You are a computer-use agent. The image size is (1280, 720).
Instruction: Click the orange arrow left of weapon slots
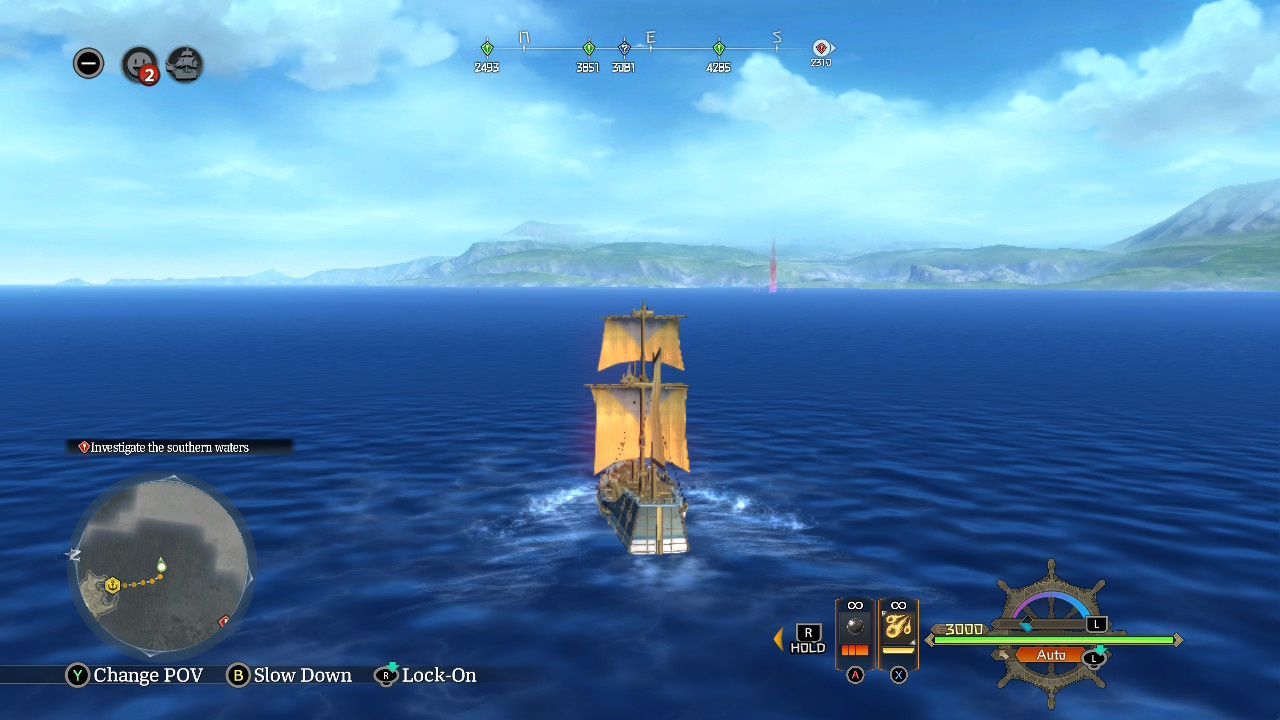pyautogui.click(x=778, y=638)
